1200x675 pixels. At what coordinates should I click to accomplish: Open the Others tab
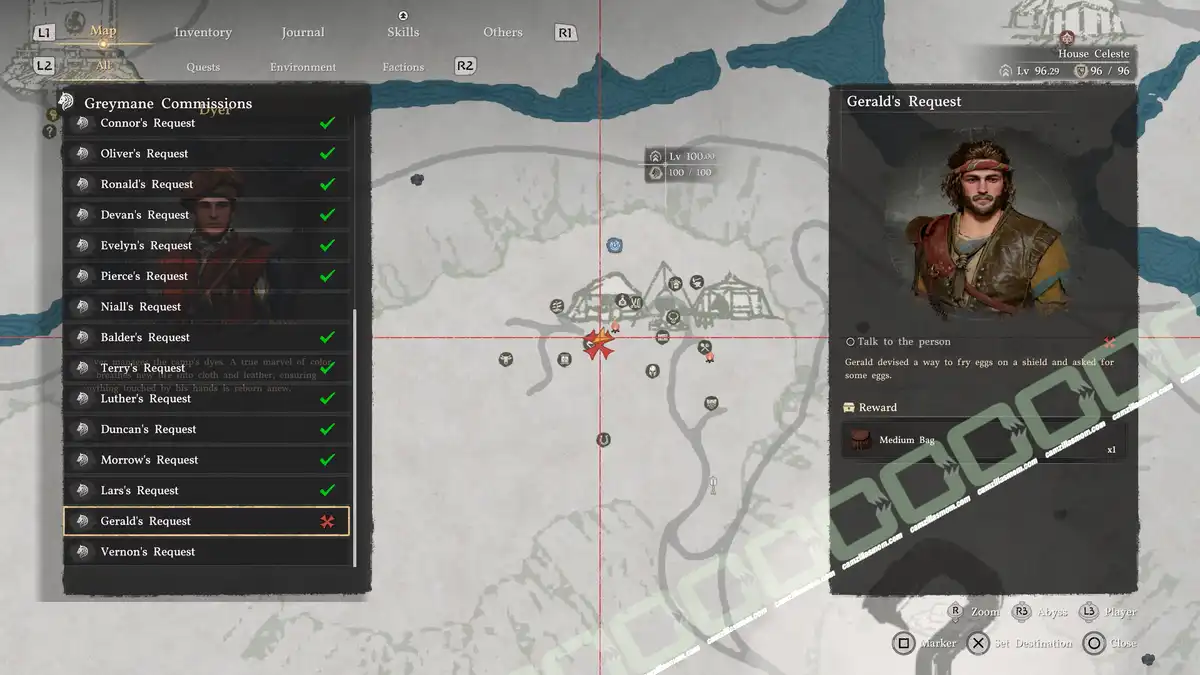(x=503, y=32)
